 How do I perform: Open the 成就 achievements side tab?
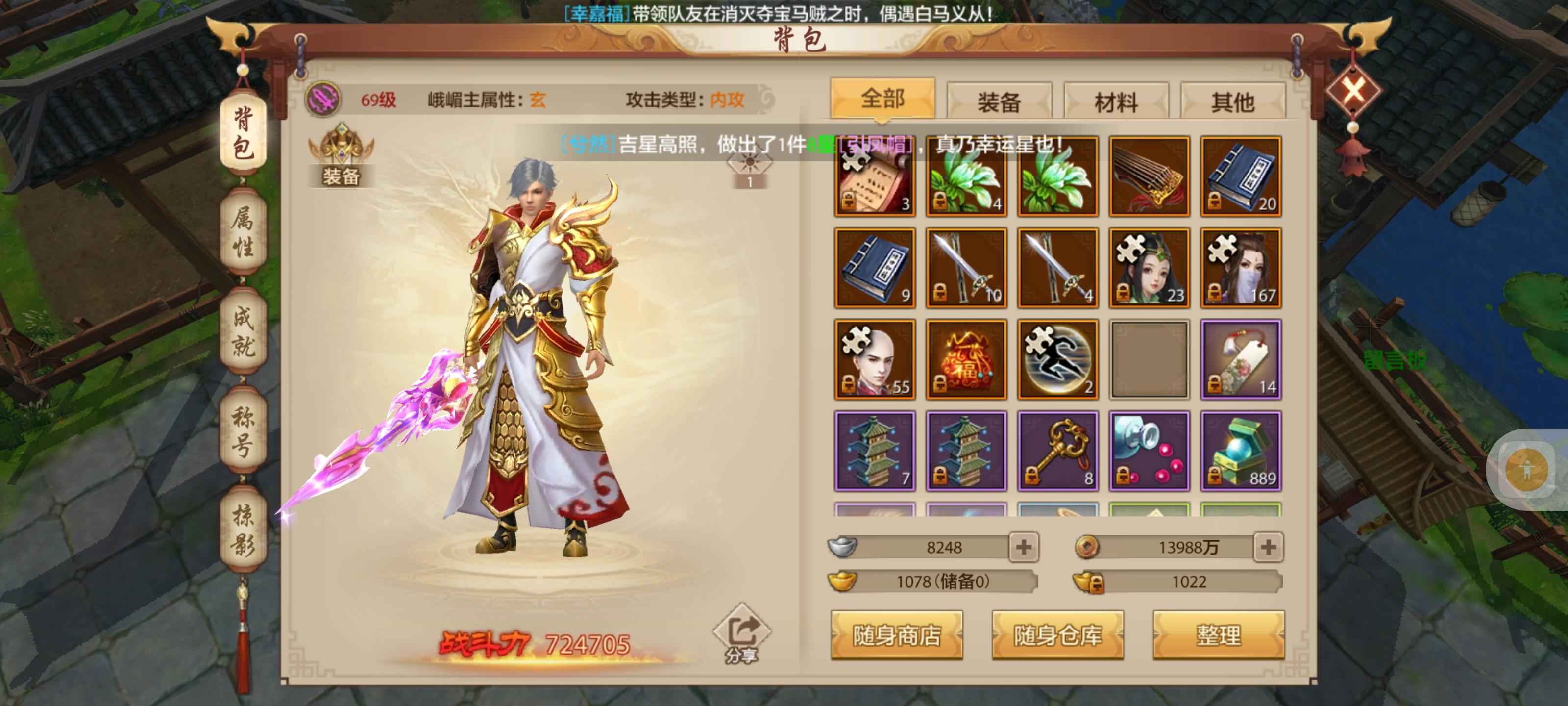tap(243, 331)
